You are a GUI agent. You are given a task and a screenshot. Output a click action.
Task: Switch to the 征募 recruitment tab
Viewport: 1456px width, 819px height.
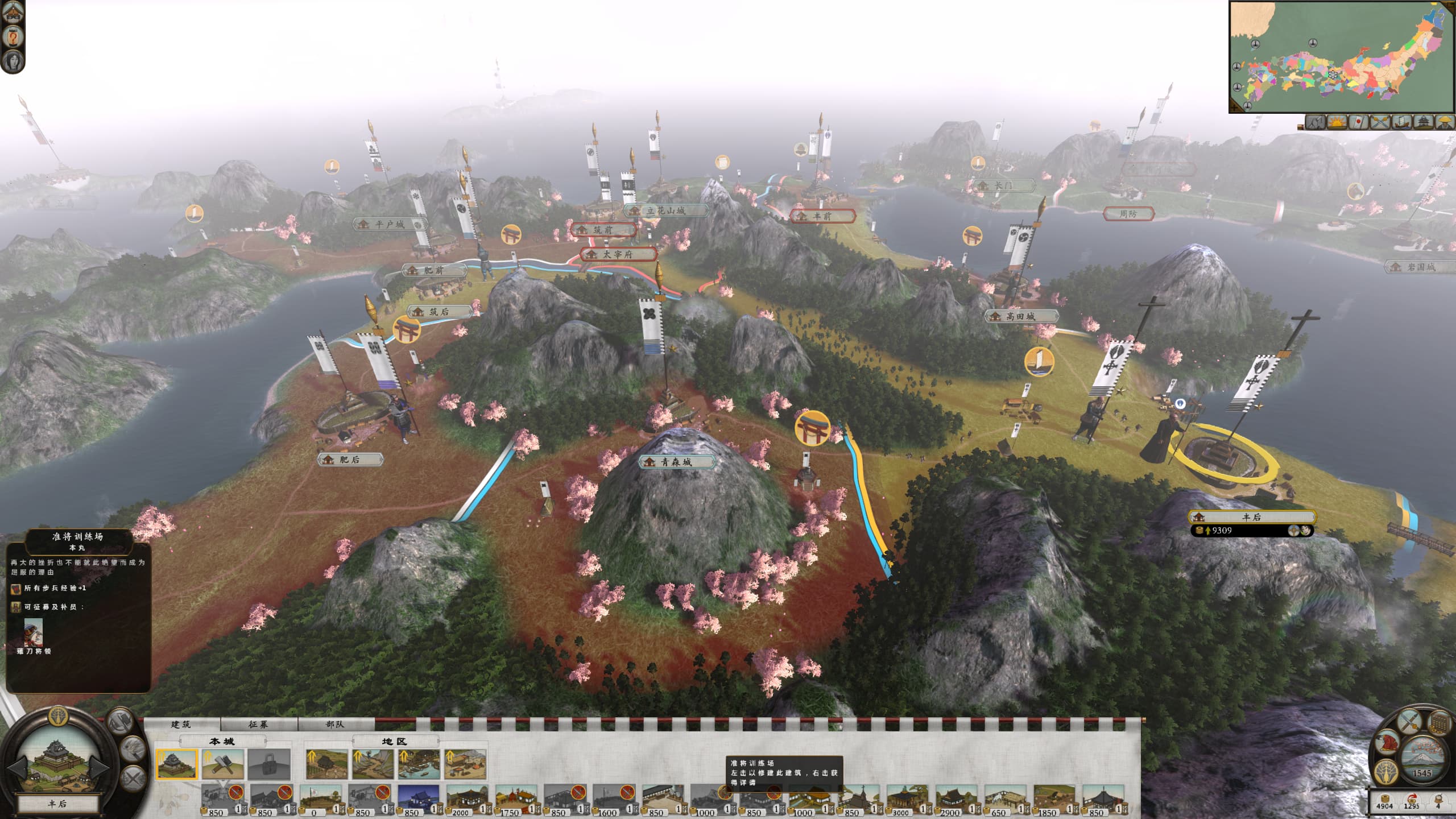[x=258, y=724]
